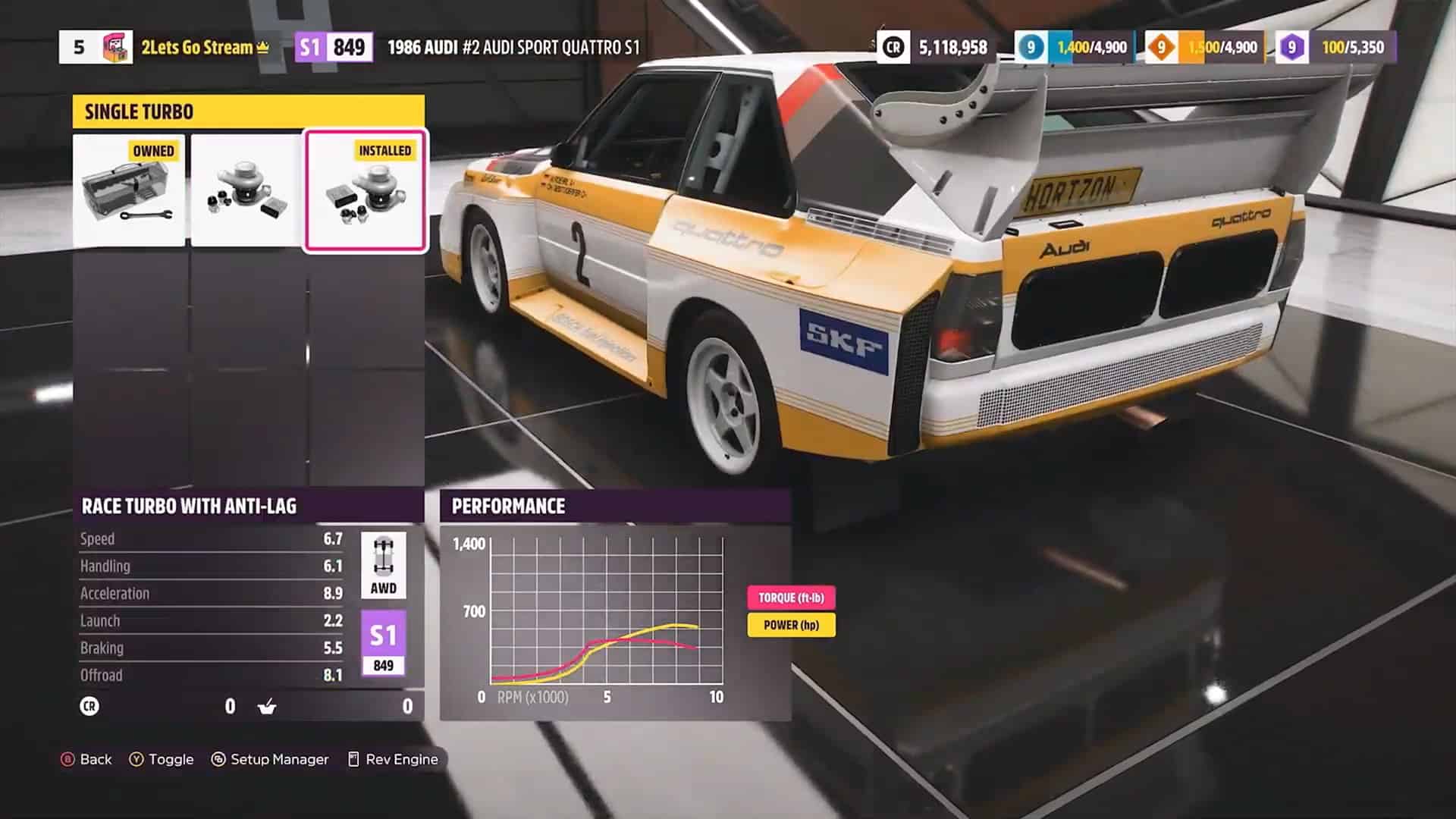This screenshot has height=819, width=1456.
Task: Click Back to exit the turbo menu
Action: coord(87,759)
